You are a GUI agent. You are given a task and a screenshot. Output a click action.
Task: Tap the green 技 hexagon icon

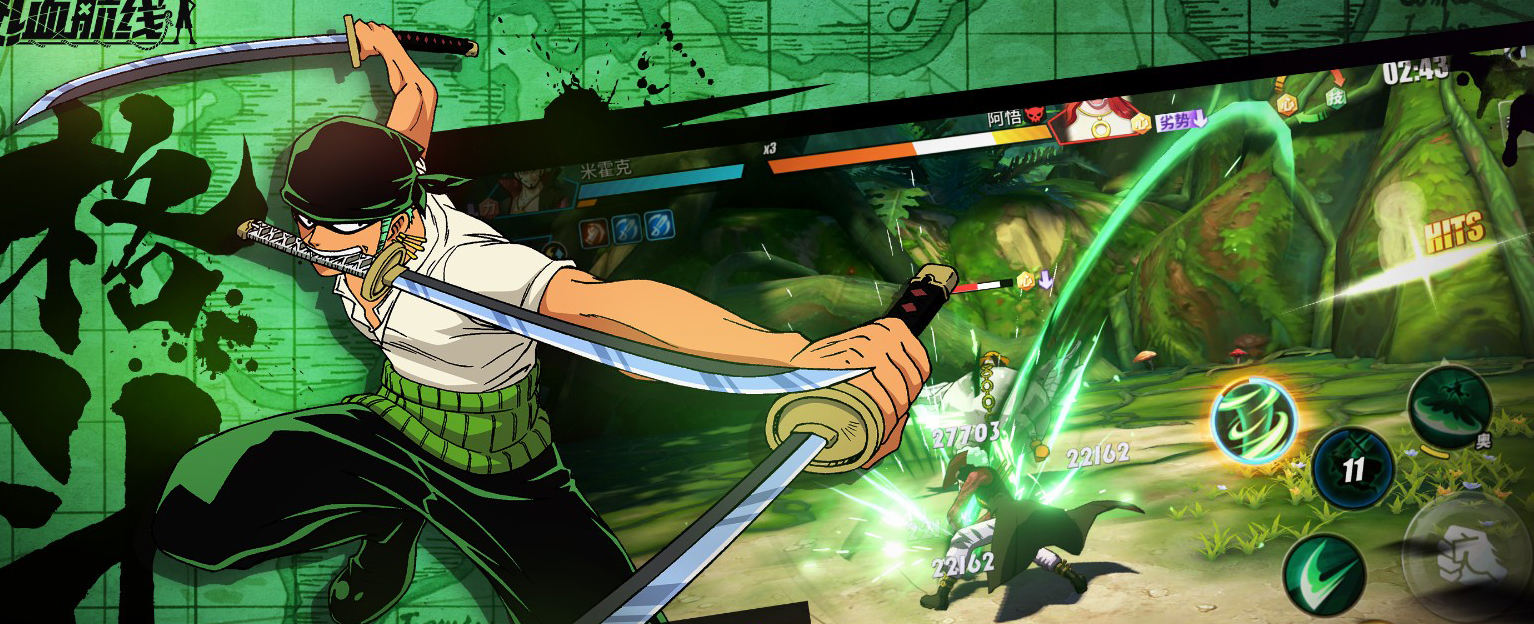[1335, 97]
